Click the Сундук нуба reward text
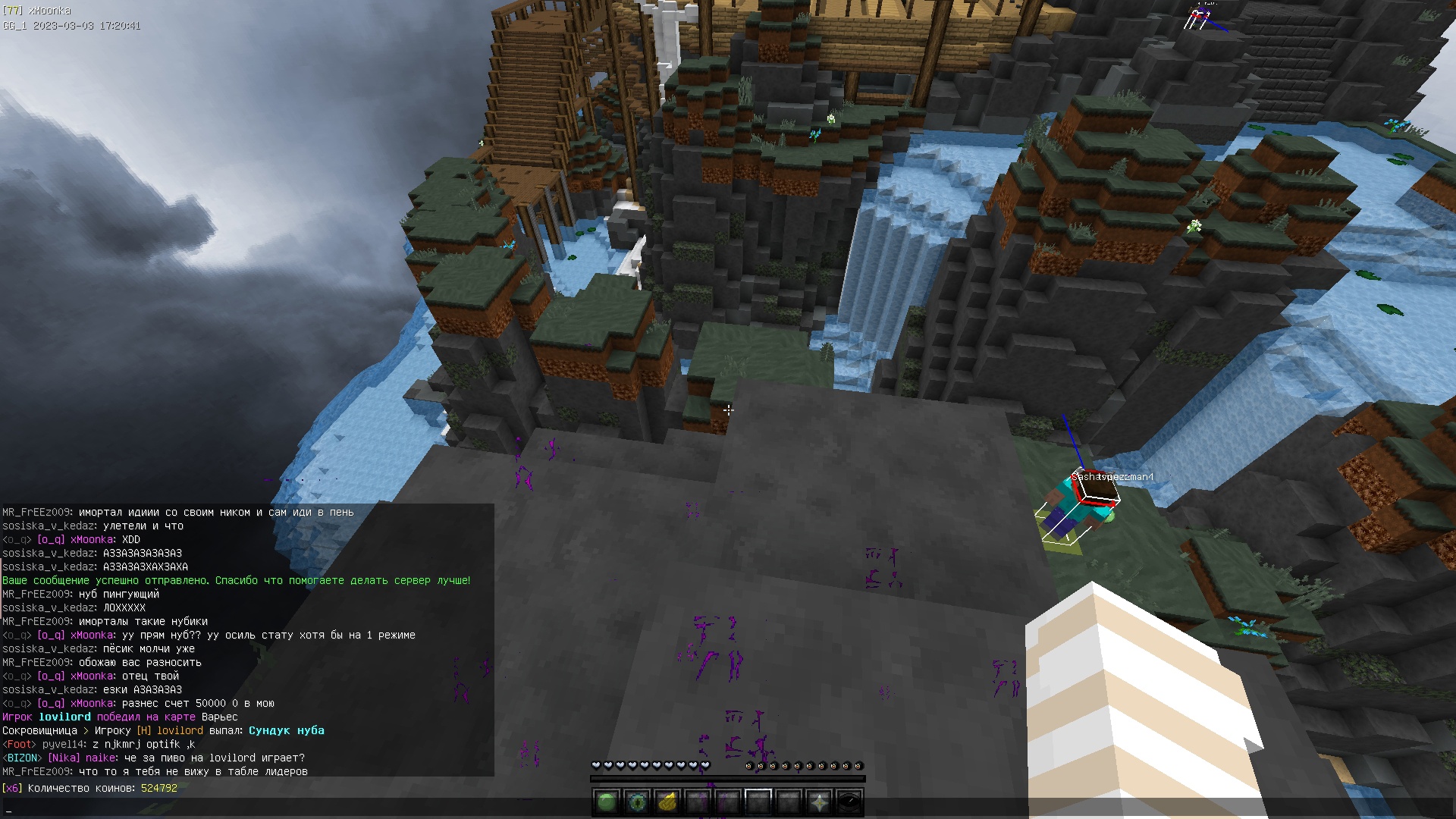Image resolution: width=1456 pixels, height=819 pixels. point(286,730)
